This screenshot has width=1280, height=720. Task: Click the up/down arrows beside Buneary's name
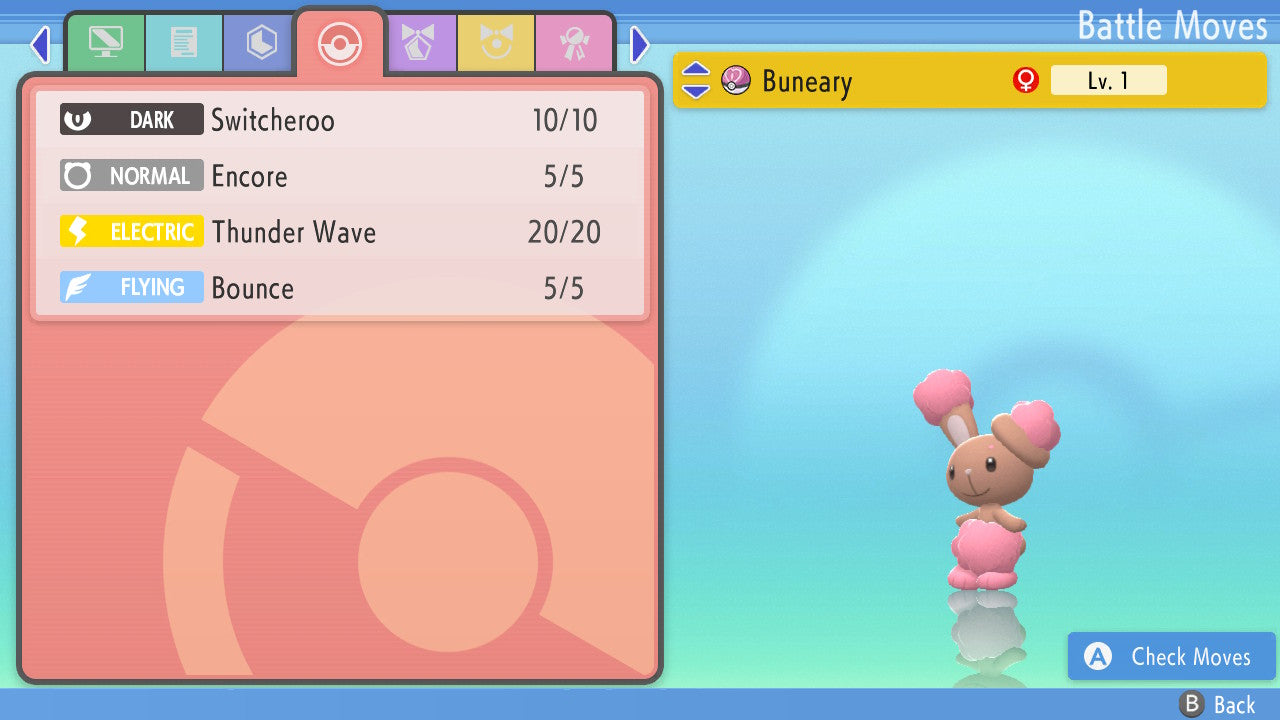coord(696,80)
